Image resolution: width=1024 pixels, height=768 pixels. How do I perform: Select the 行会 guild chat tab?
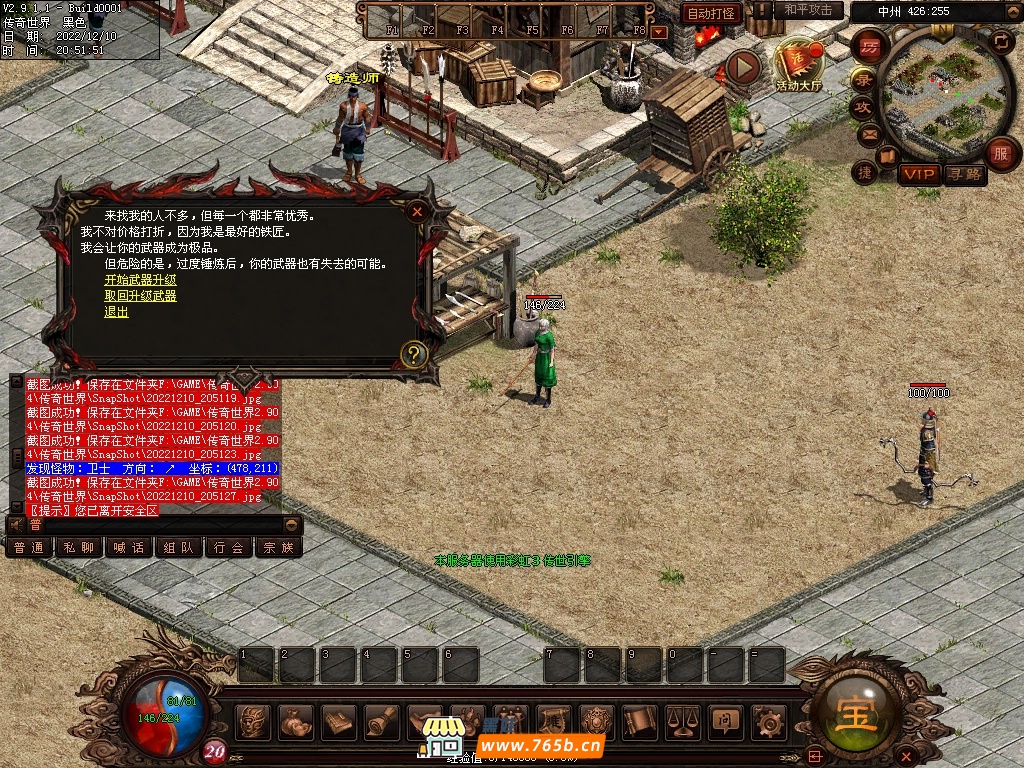(x=228, y=547)
